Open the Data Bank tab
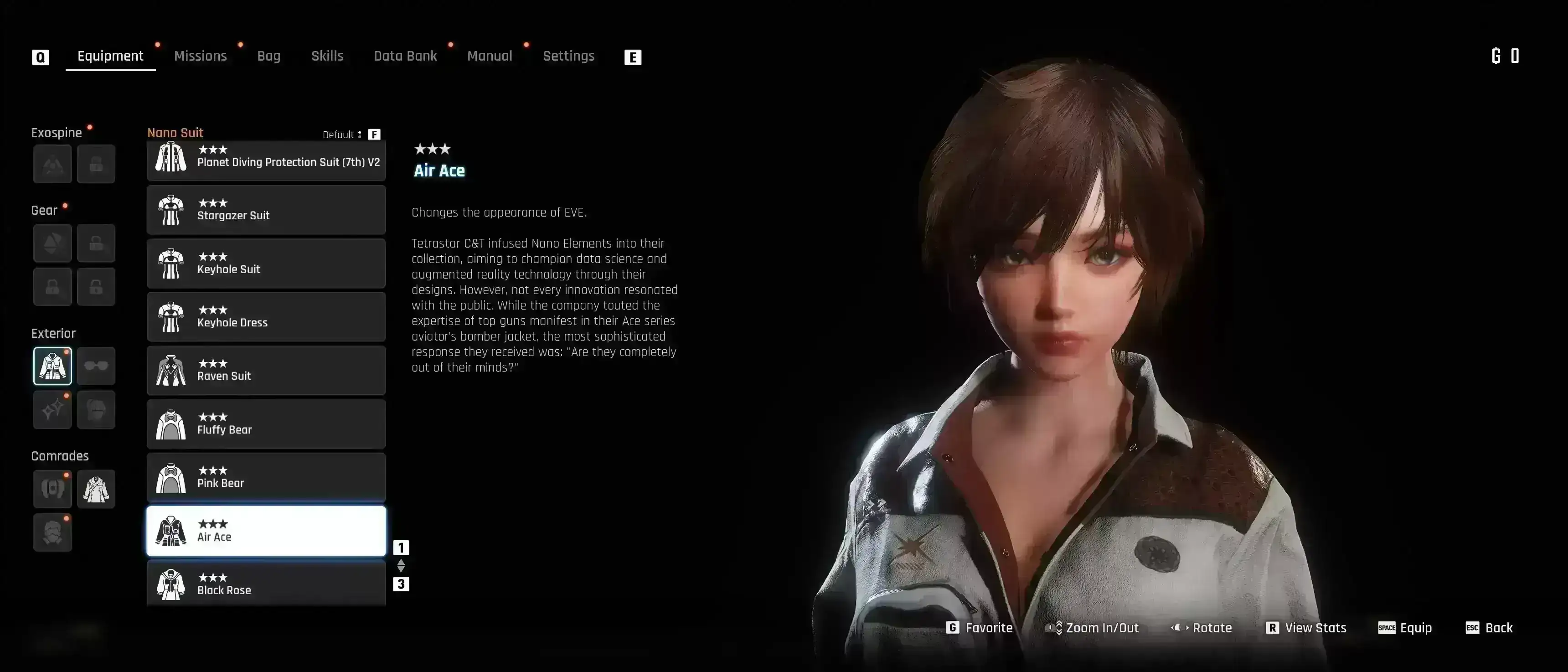The height and width of the screenshot is (672, 1568). tap(405, 56)
